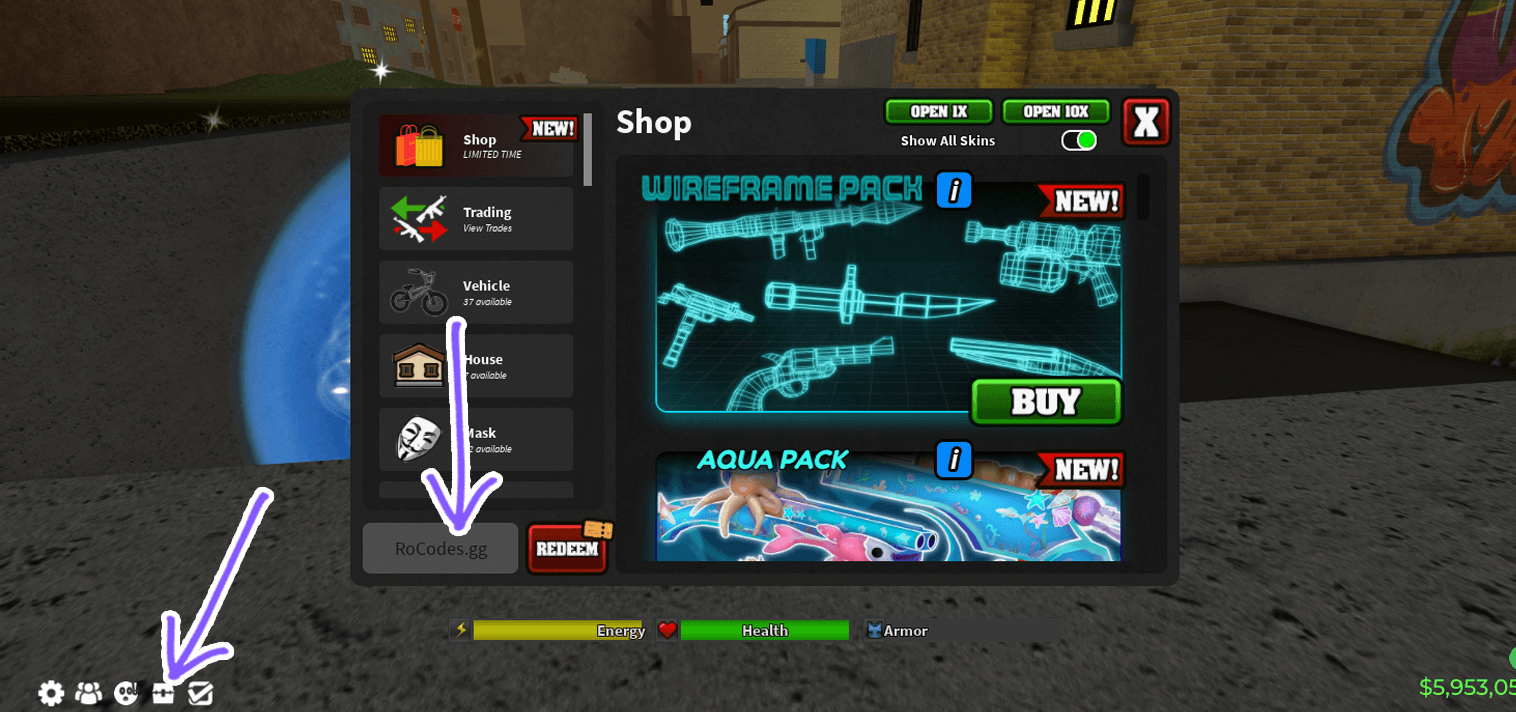Open the treasure chest shop icon
The height and width of the screenshot is (712, 1516).
(164, 692)
